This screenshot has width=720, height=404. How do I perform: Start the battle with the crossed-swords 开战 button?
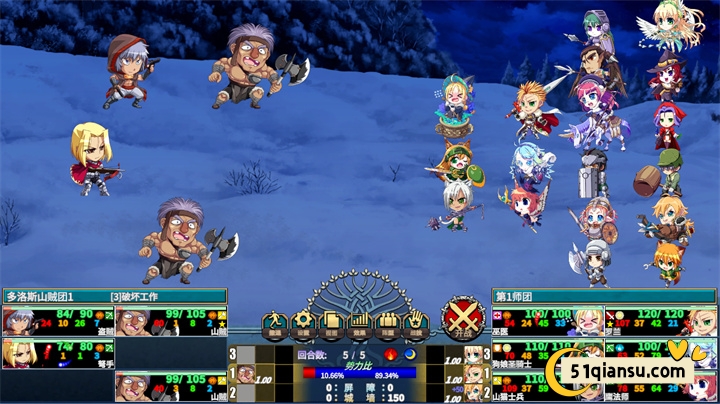click(x=463, y=319)
